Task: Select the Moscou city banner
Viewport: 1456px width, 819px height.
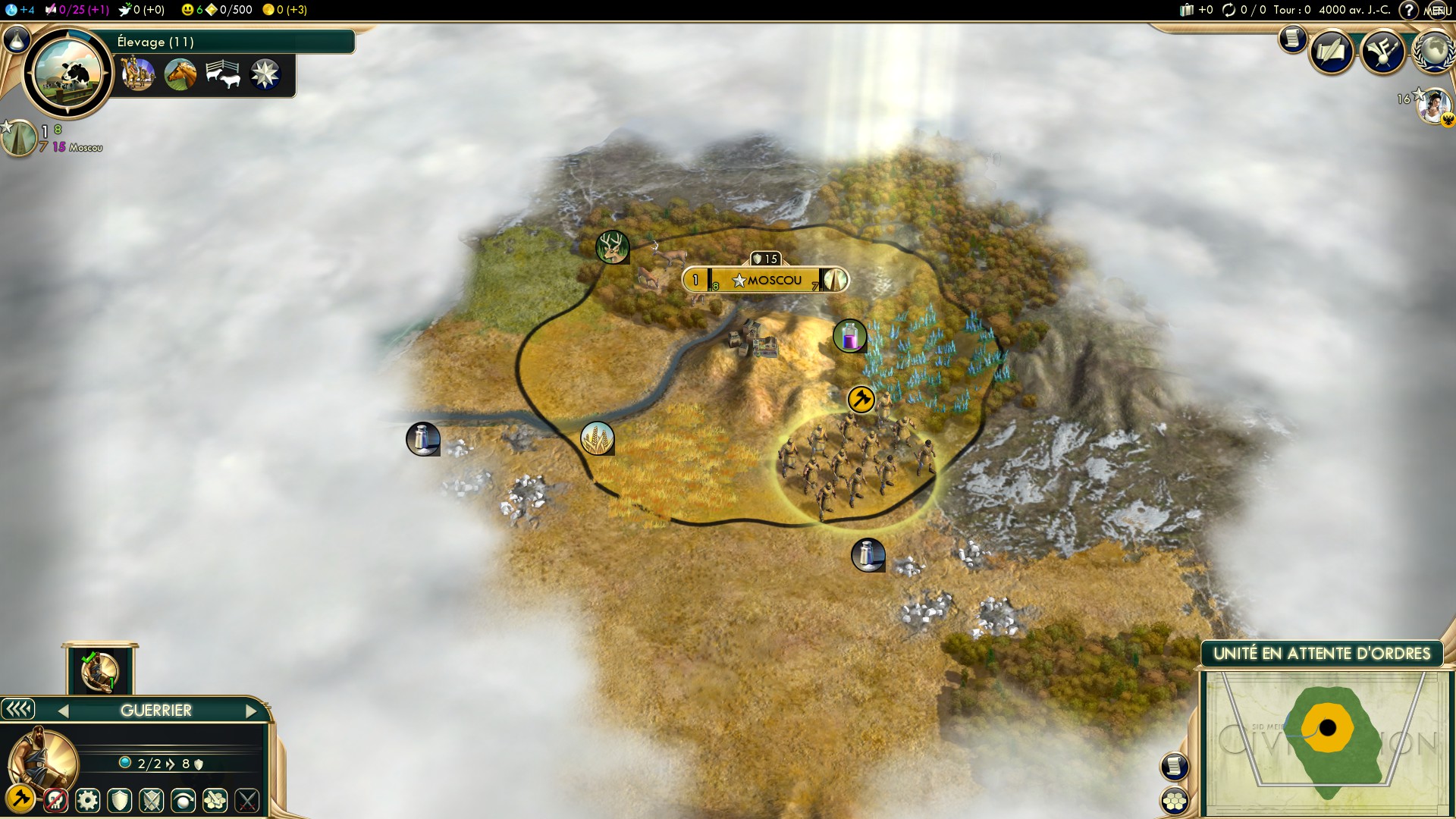Action: [766, 280]
